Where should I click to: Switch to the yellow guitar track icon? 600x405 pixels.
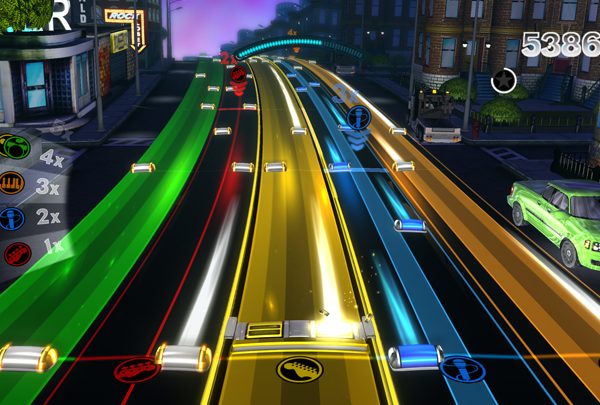click(299, 369)
